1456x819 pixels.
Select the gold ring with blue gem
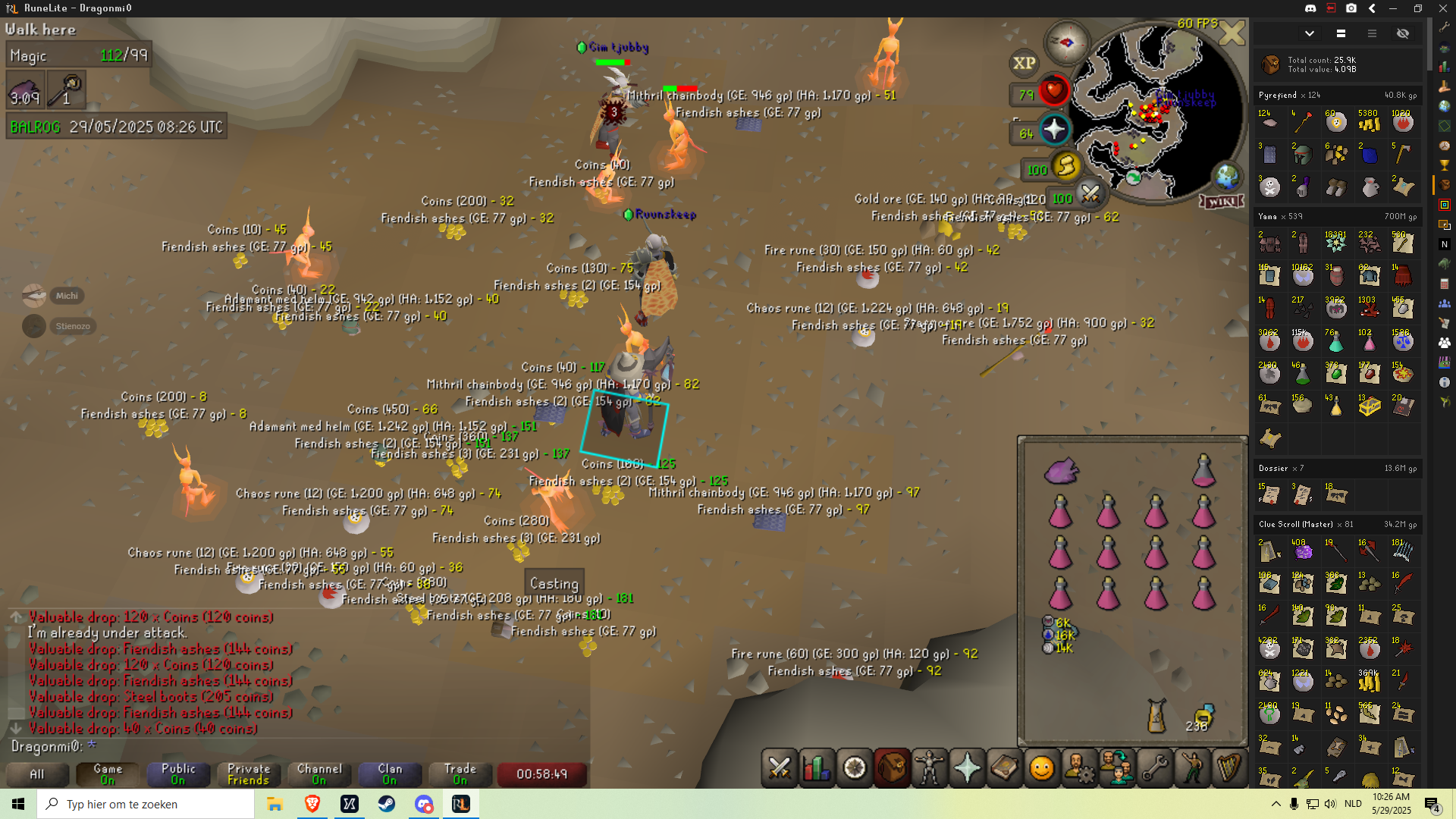1203,714
